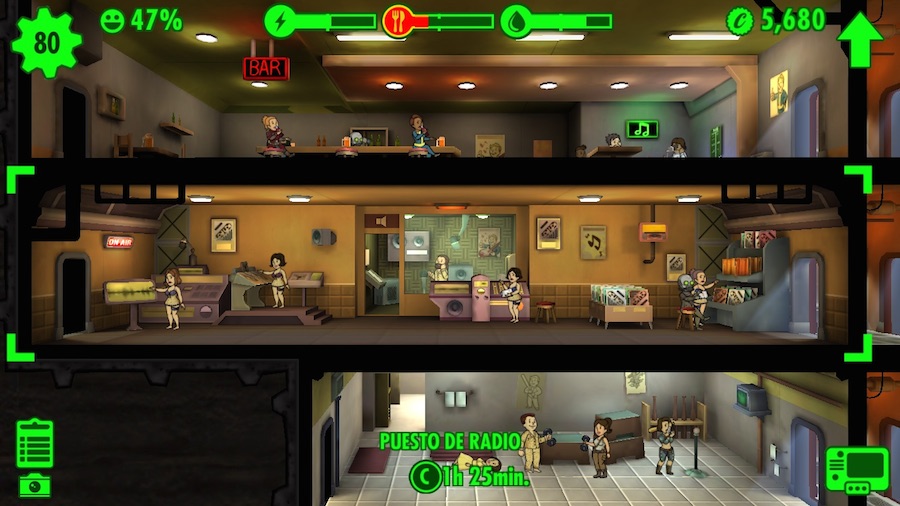Viewport: 900px width, 506px height.
Task: Open the Pip-Boy main menu
Action: coord(857,470)
